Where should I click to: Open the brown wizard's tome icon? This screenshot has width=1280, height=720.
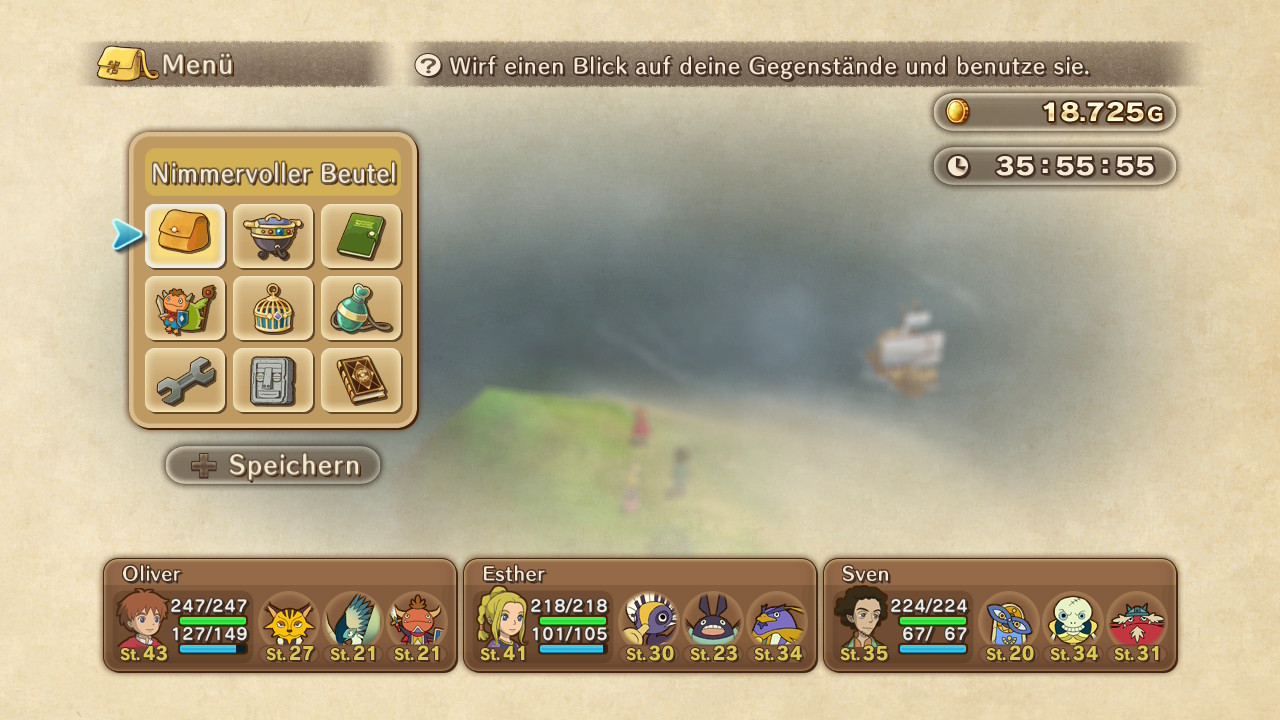(x=361, y=380)
